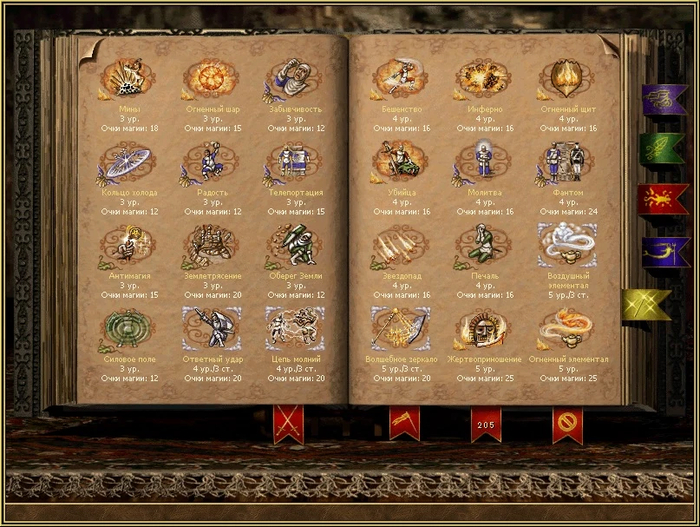Screen dimensions: 700x527
Task: Close the spellbook with the prohibition ribbon
Action: (x=567, y=424)
